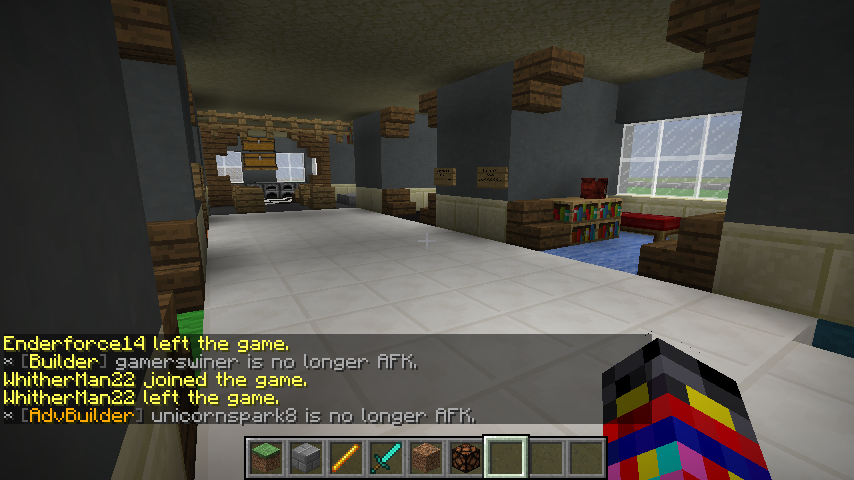Choose the blaze rod in the hotbar

346,457
